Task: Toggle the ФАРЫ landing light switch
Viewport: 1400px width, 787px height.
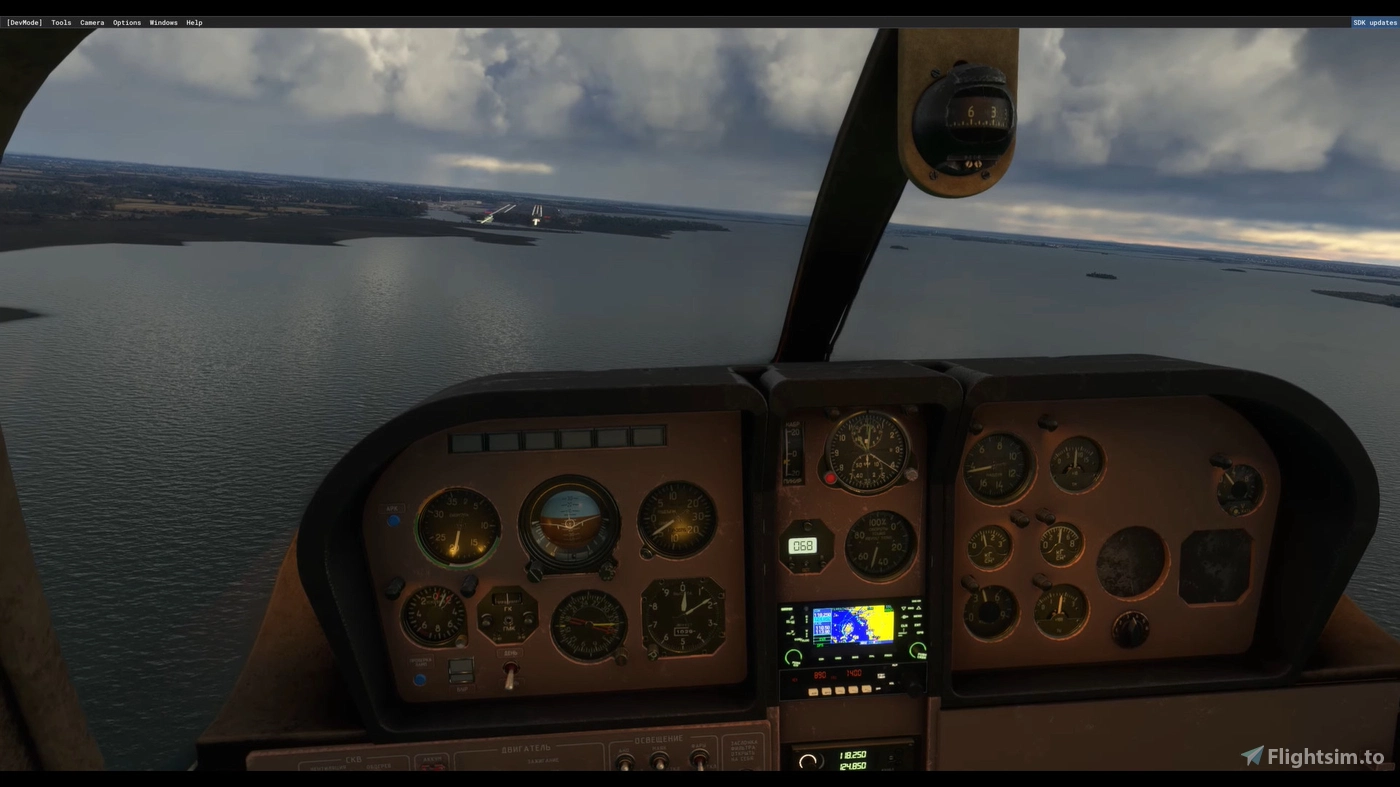Action: coord(699,761)
